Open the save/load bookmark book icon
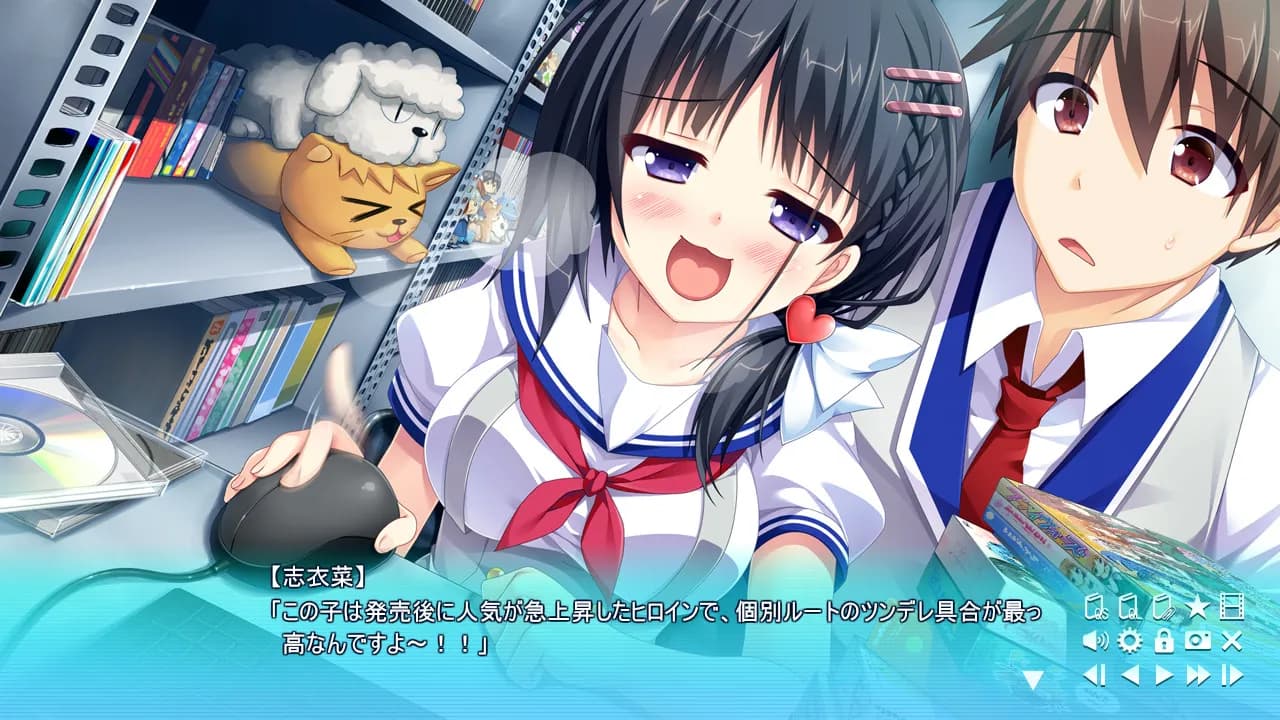1280x720 pixels. pyautogui.click(x=1163, y=607)
